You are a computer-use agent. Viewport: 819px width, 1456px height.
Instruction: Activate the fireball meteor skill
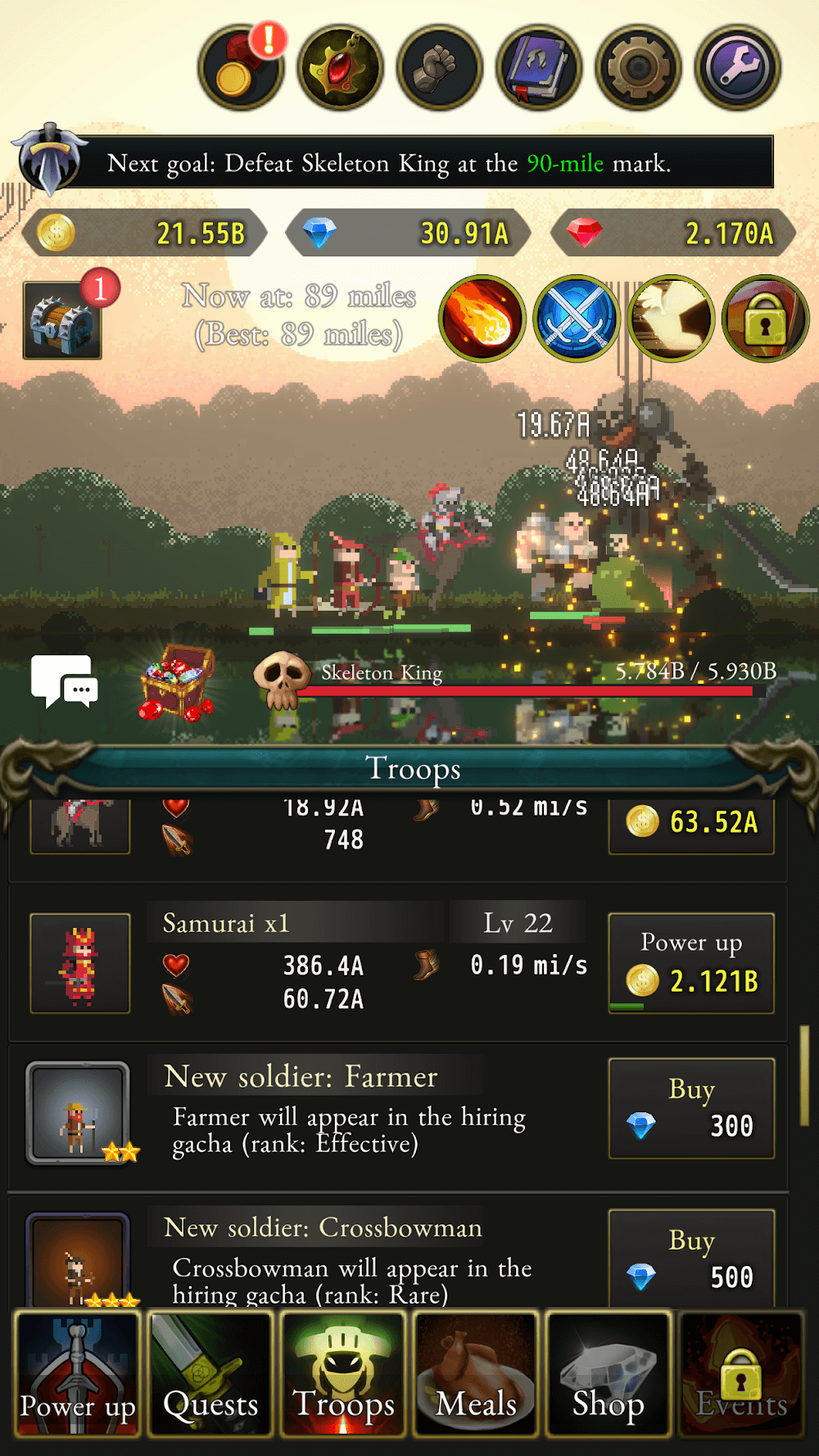[482, 319]
